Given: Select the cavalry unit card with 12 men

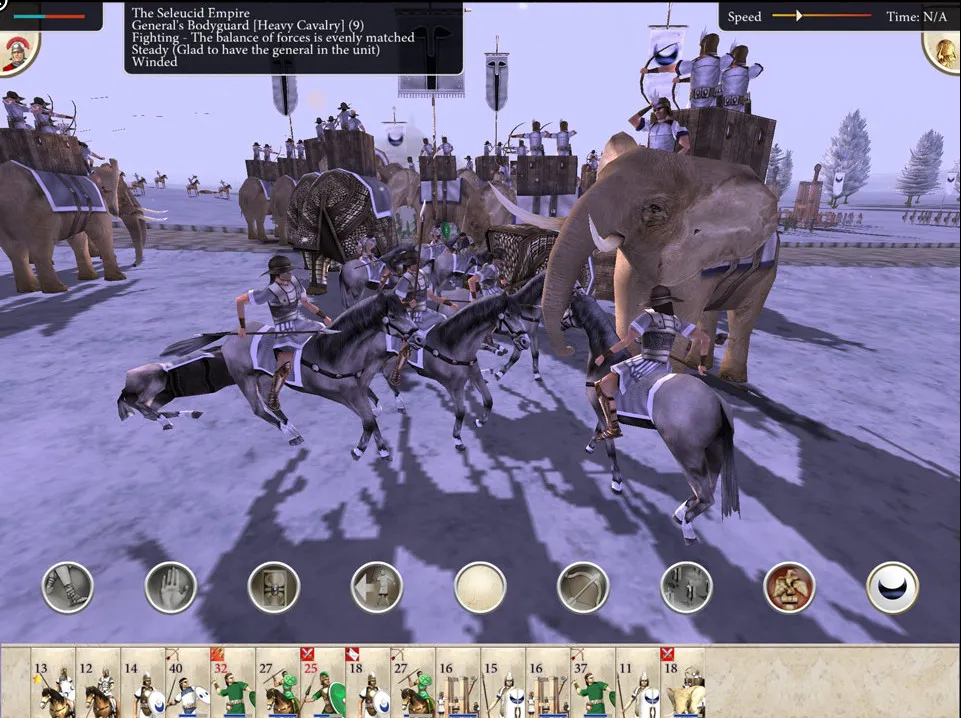Looking at the screenshot, I should point(98,682).
